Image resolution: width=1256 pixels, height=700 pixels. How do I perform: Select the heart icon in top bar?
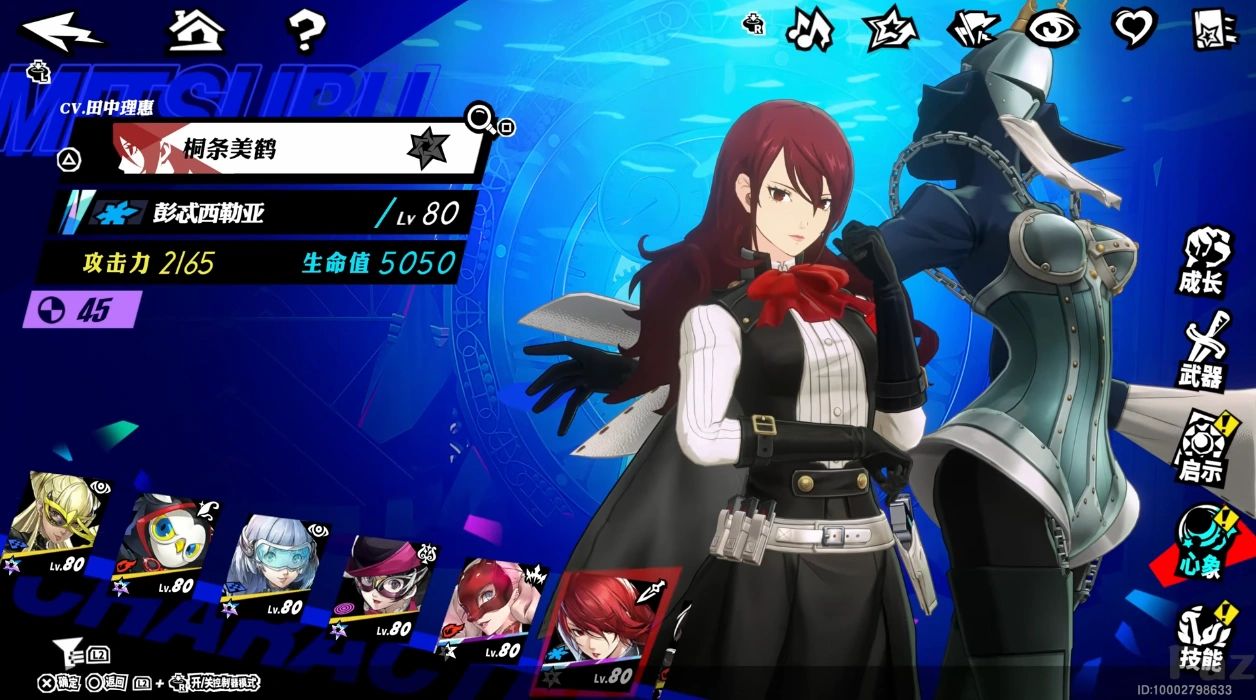click(x=1134, y=29)
